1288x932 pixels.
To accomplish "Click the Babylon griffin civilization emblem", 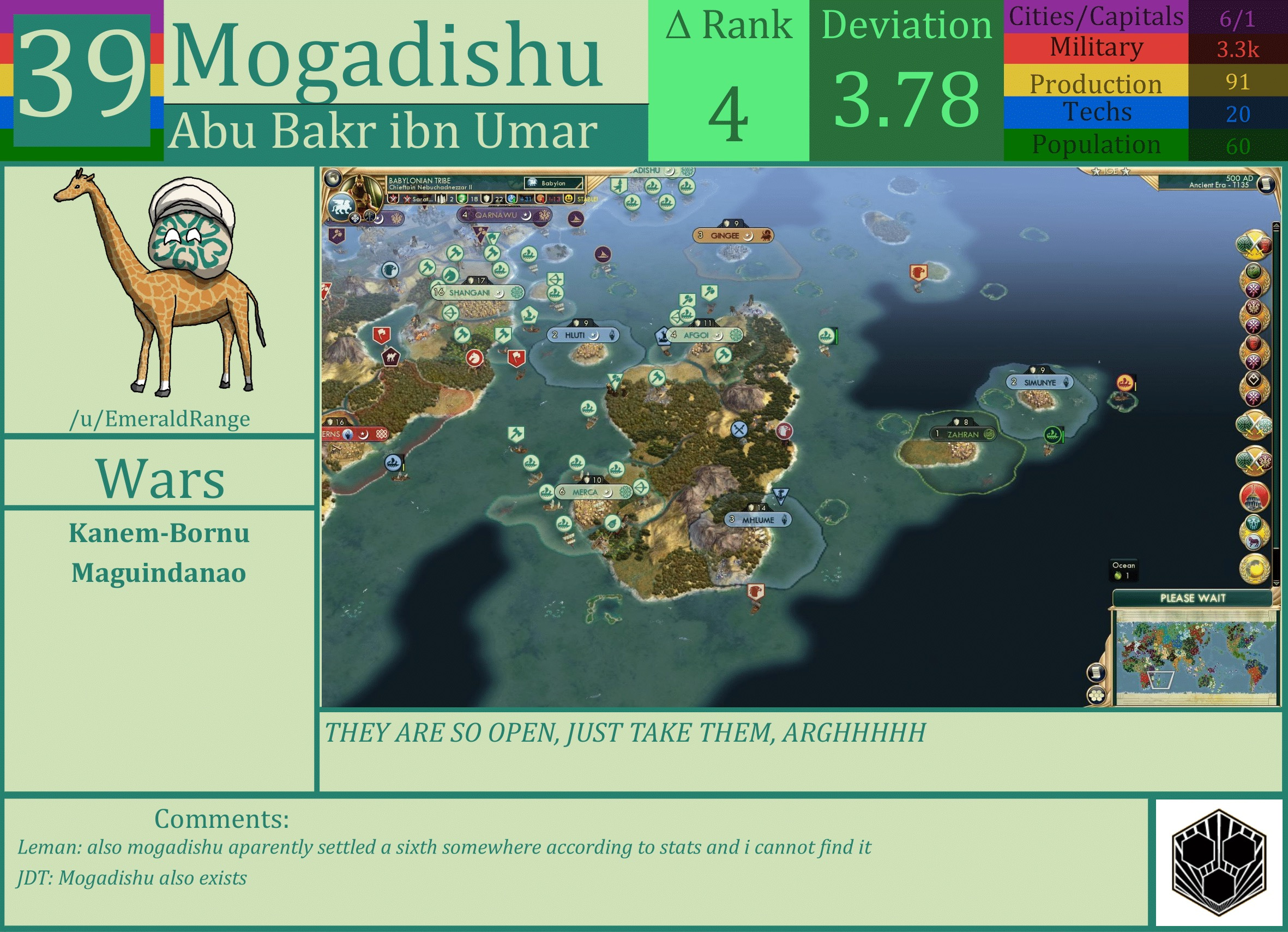I will (341, 207).
